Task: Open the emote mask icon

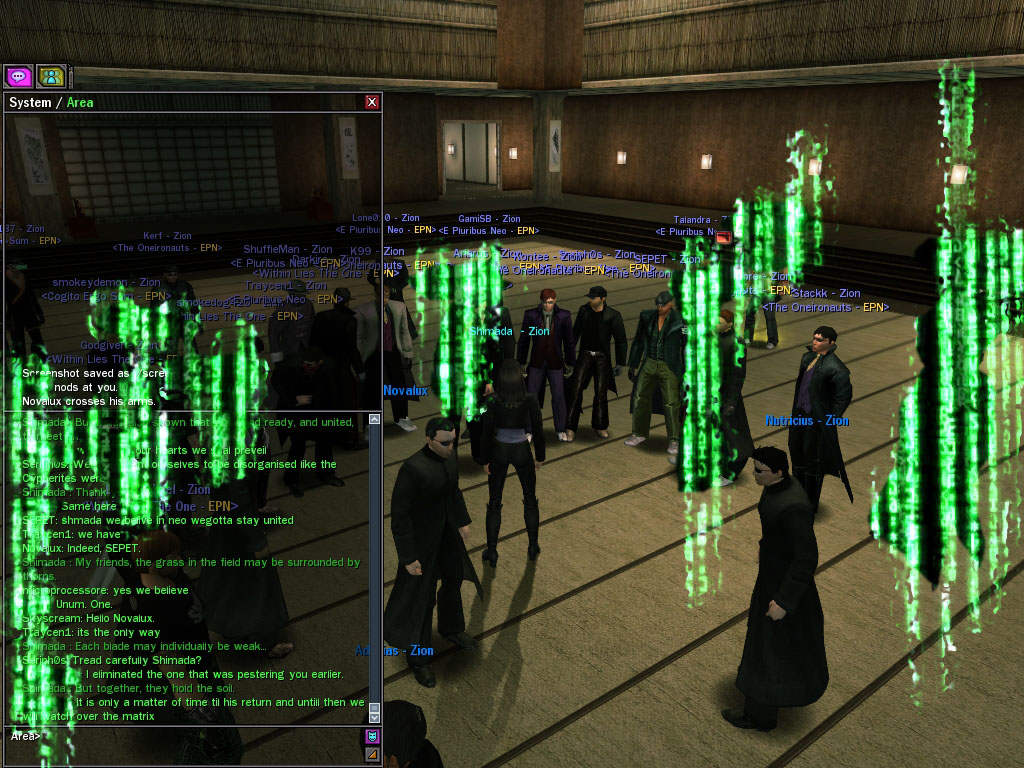Action: 372,737
